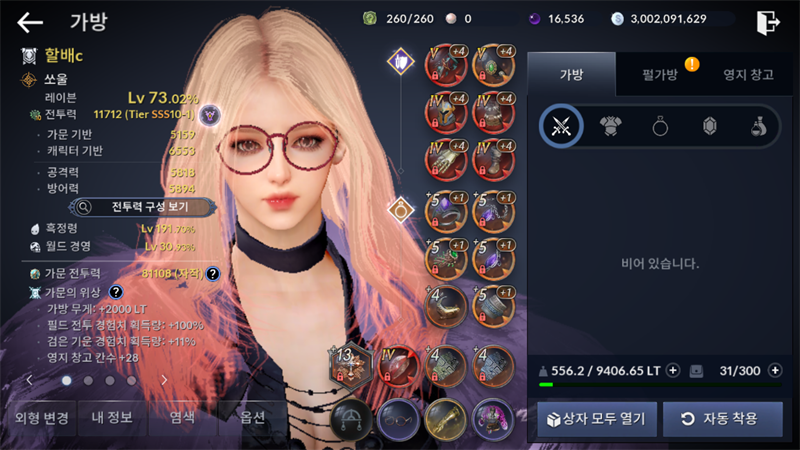Screen dimensions: 800x450
Task: Click the round glasses appearance slot
Action: click(398, 420)
